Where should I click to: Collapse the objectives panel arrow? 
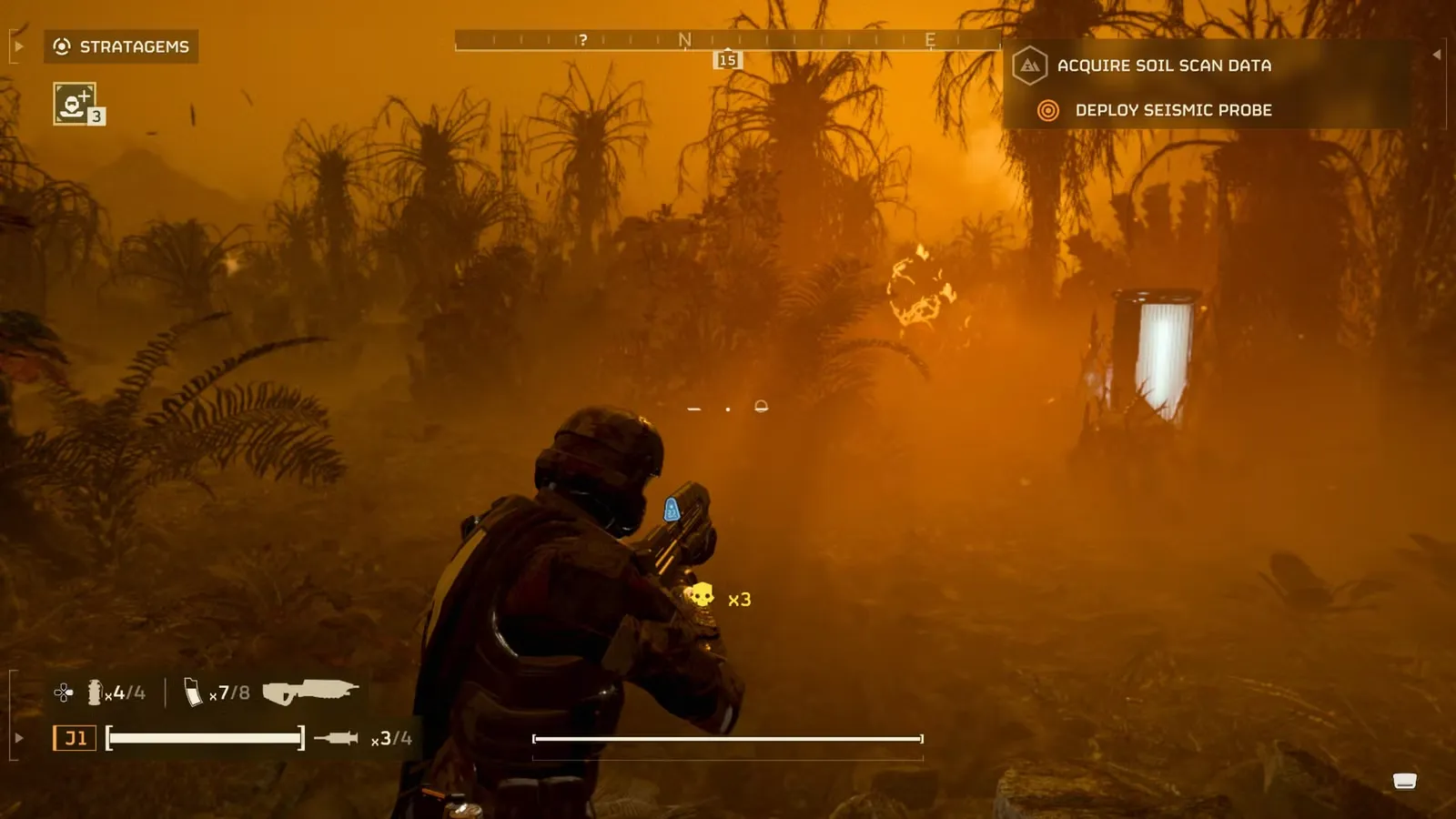pos(1436,55)
